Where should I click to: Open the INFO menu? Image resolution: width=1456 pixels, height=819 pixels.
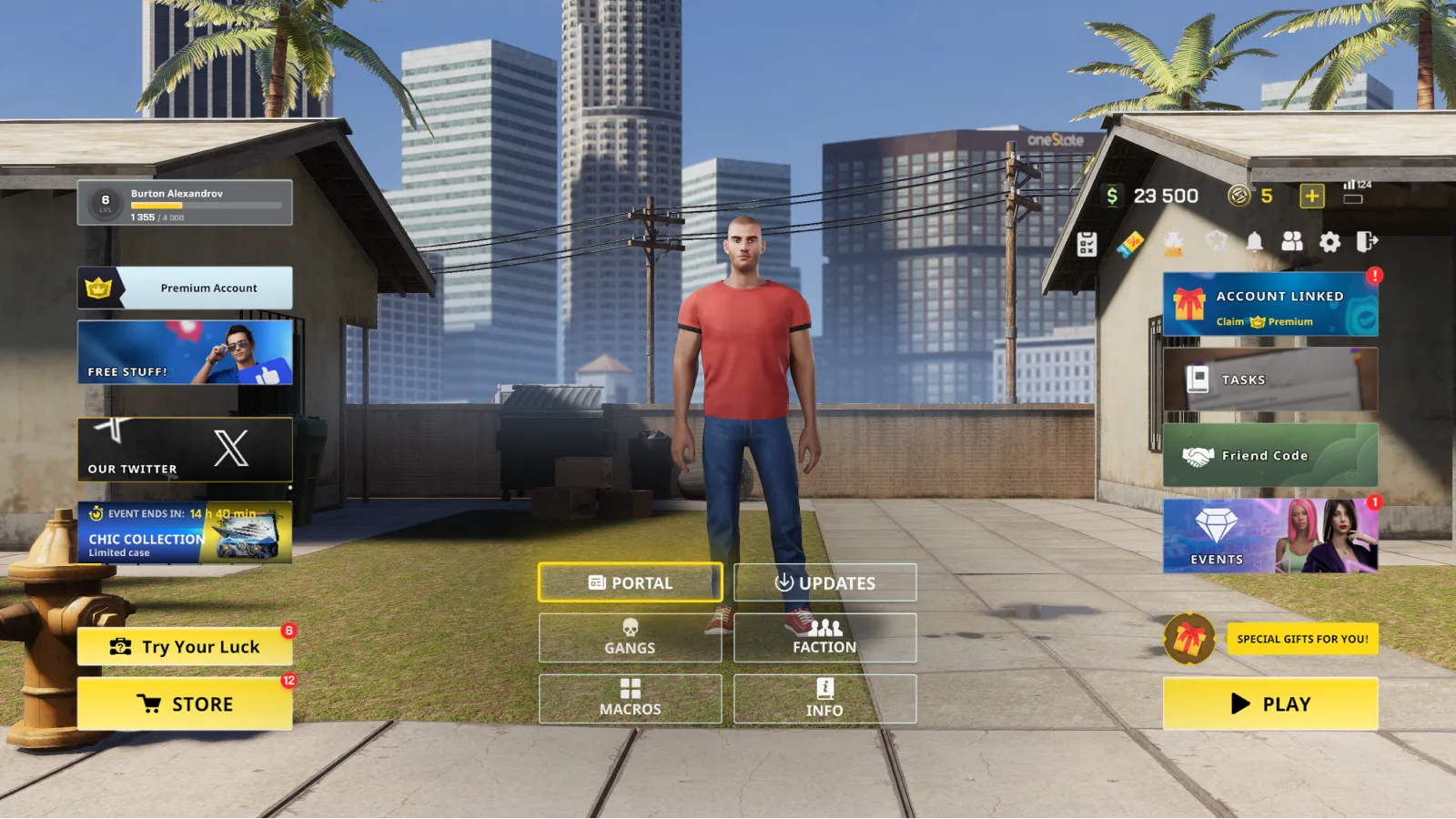pos(824,698)
